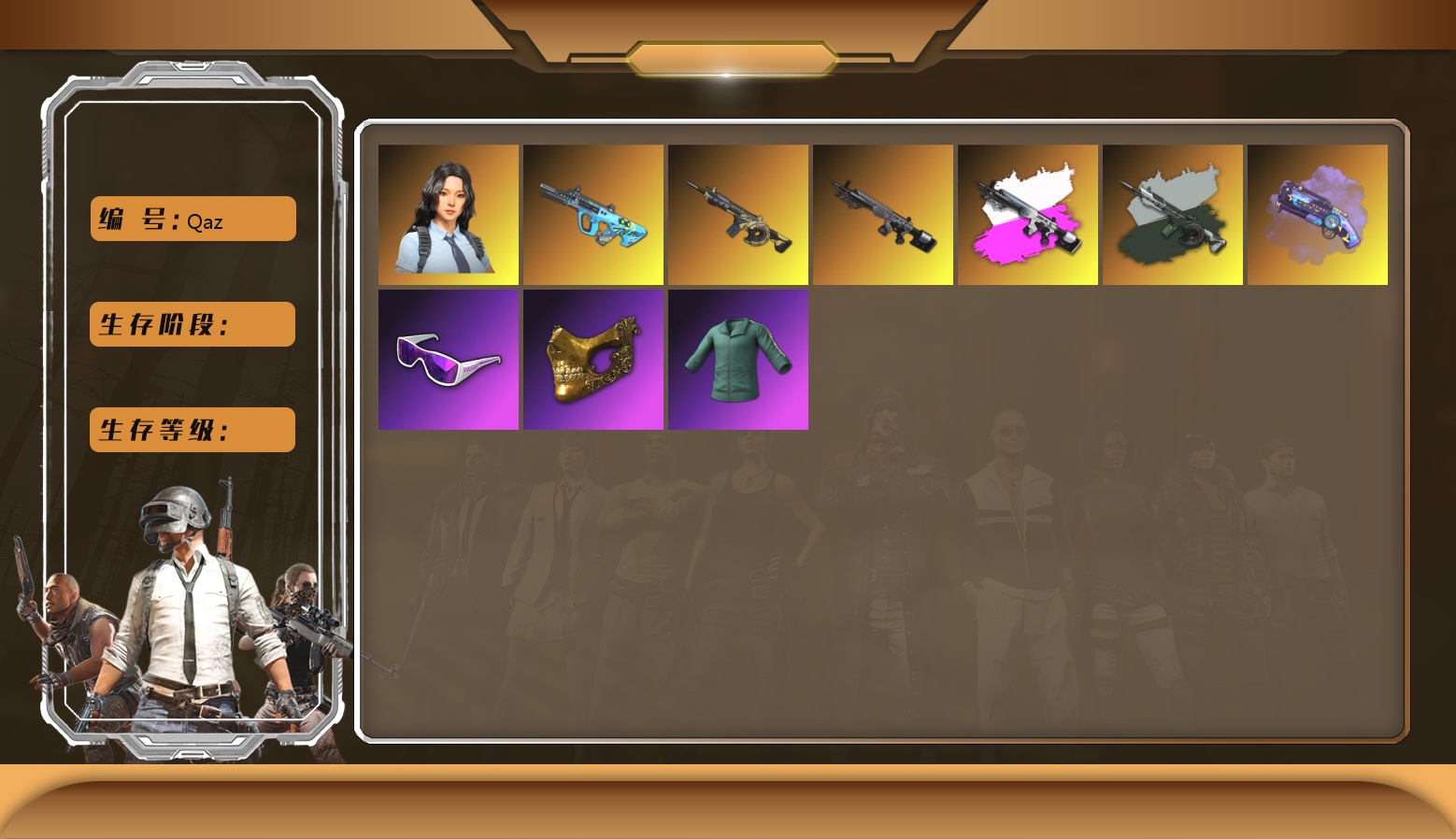1456x839 pixels.
Task: Choose the green track jacket item
Action: [x=738, y=360]
